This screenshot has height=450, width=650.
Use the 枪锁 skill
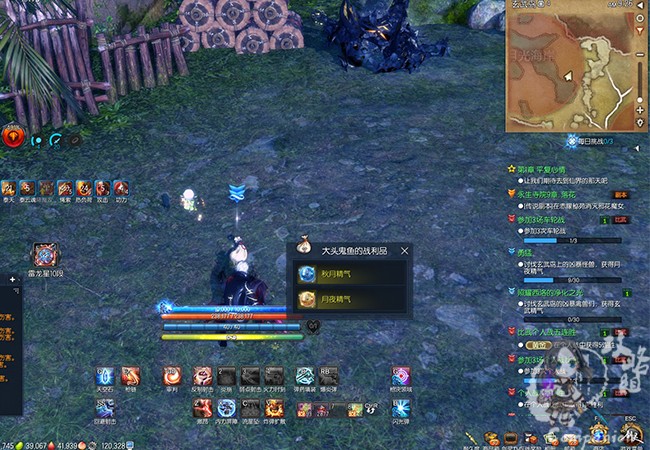click(132, 376)
